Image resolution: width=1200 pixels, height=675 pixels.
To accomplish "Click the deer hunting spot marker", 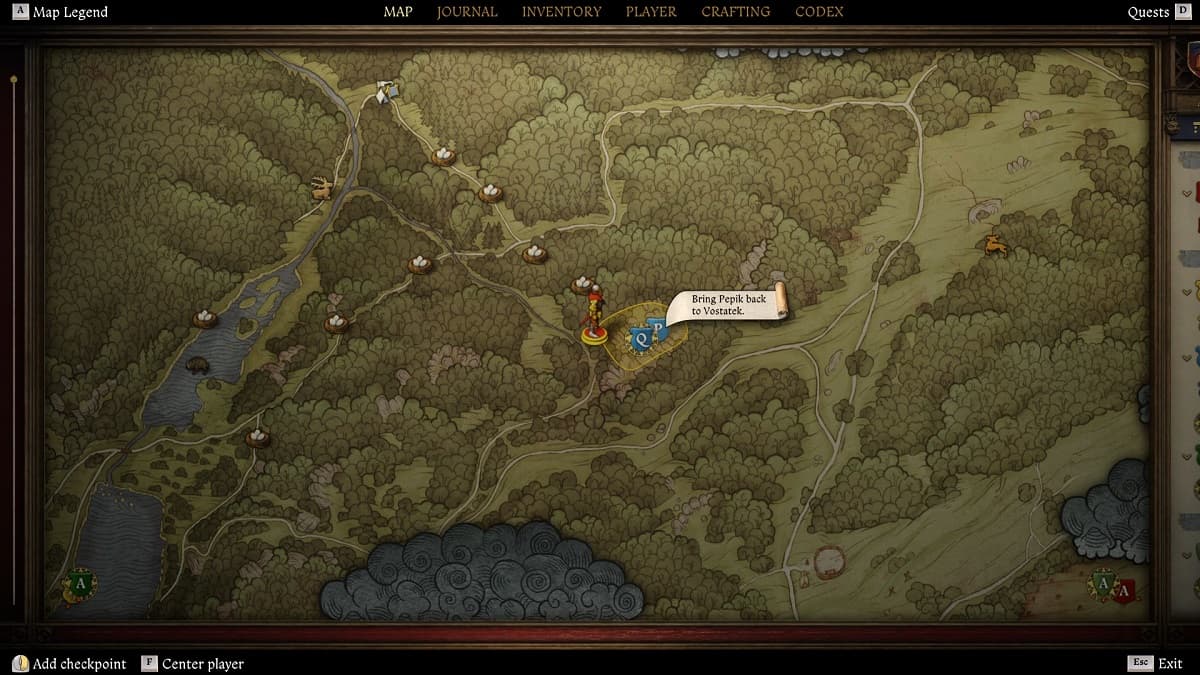I will [321, 187].
